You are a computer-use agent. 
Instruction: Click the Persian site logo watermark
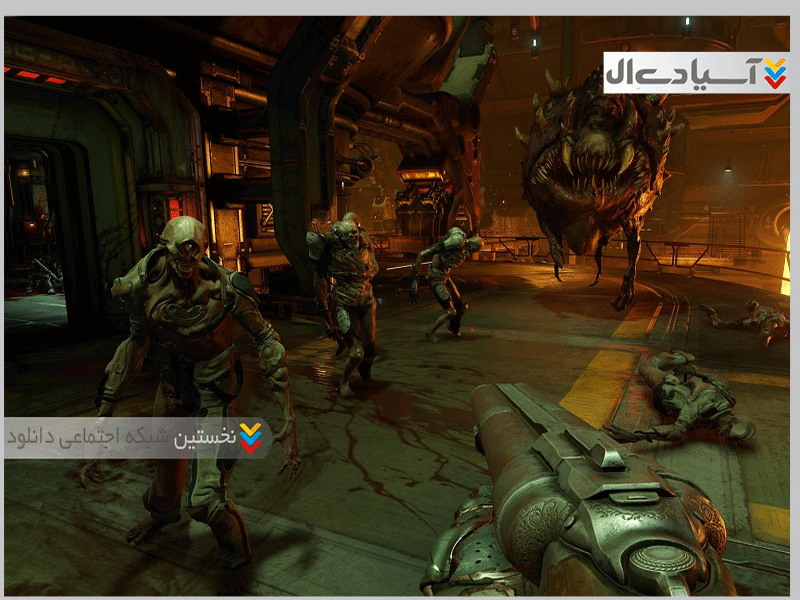pyautogui.click(x=696, y=73)
